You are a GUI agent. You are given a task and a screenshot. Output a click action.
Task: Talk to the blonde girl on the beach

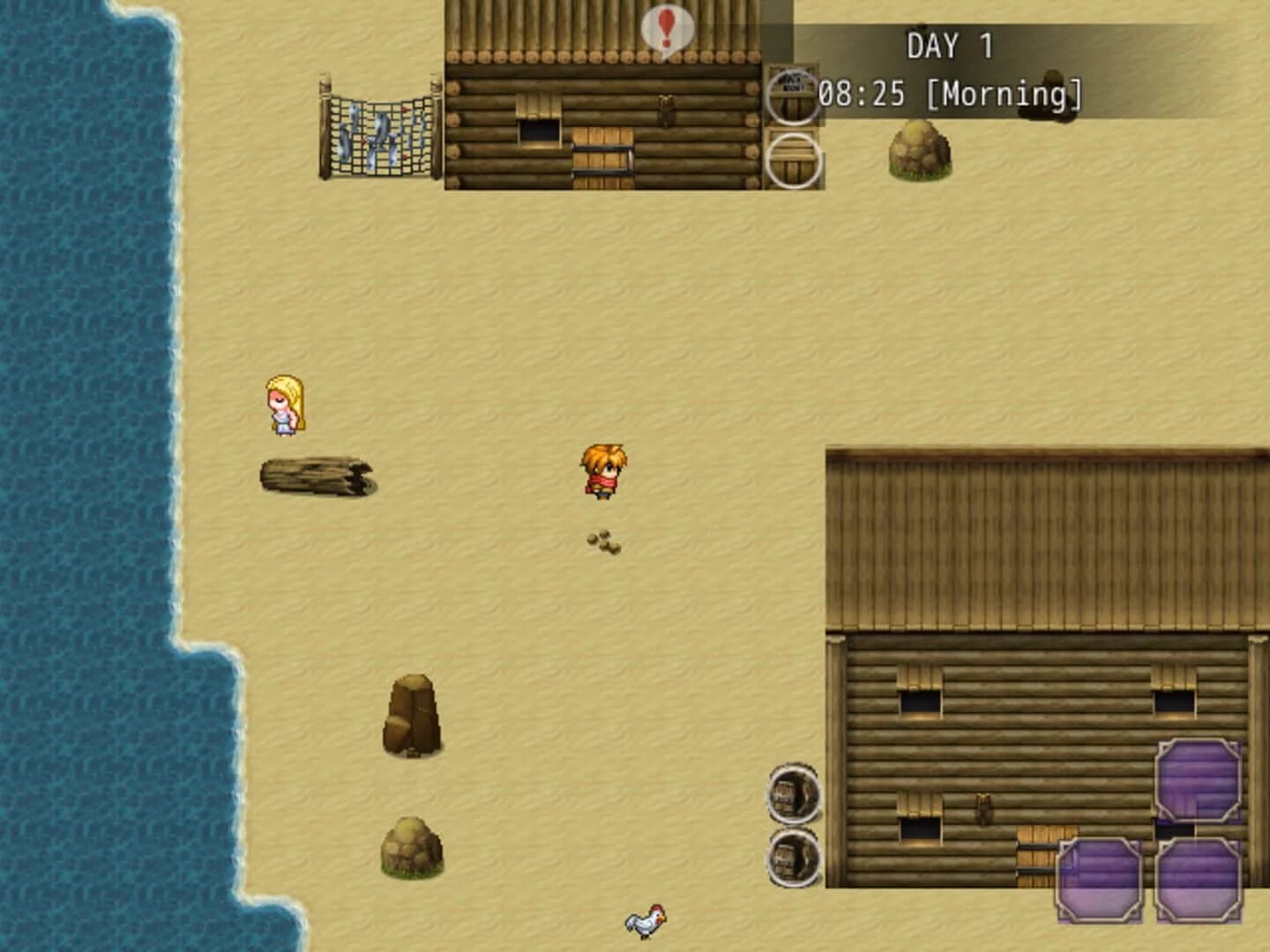tap(284, 405)
